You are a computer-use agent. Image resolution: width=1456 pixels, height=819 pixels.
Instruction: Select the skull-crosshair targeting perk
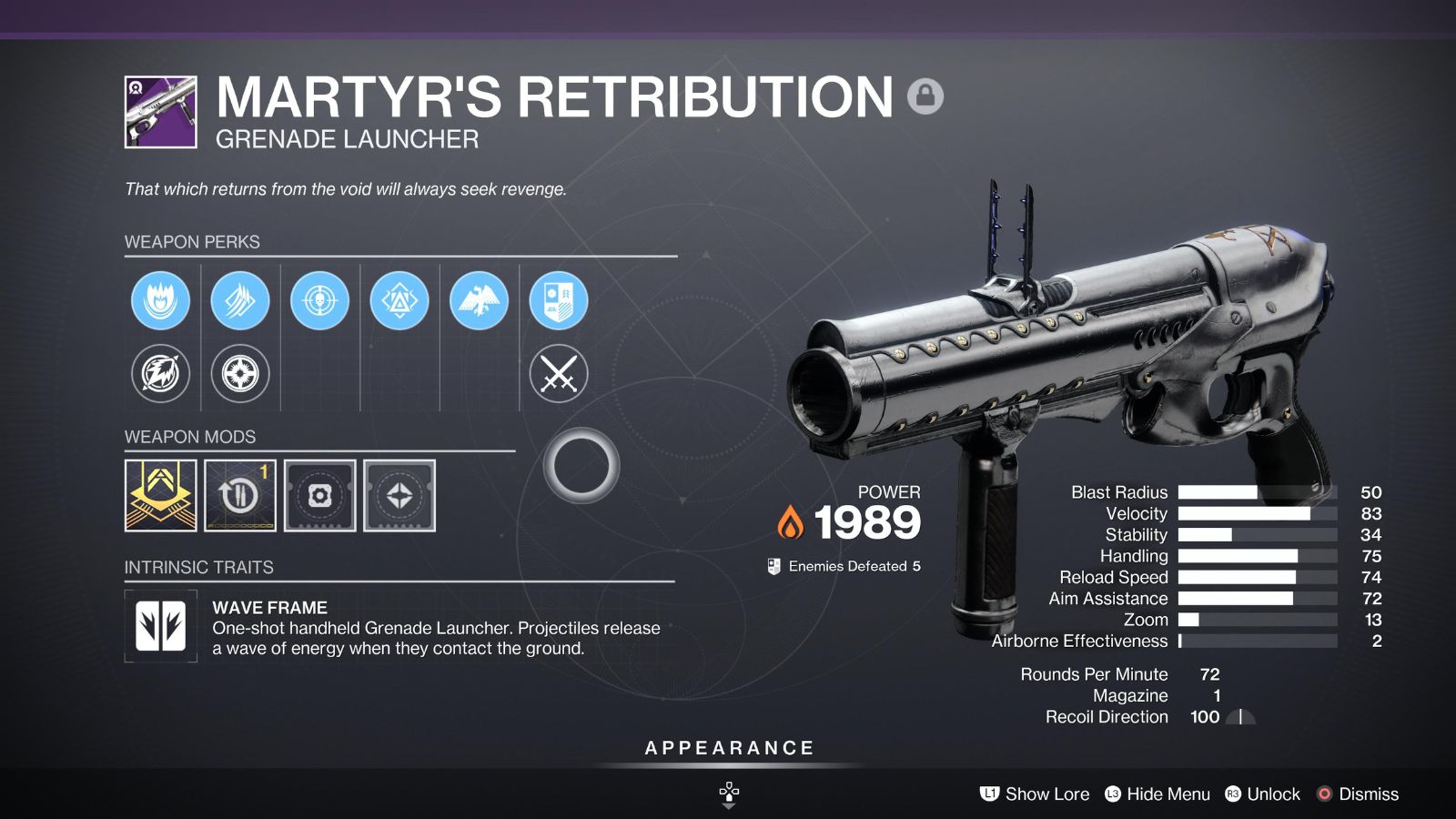(319, 300)
